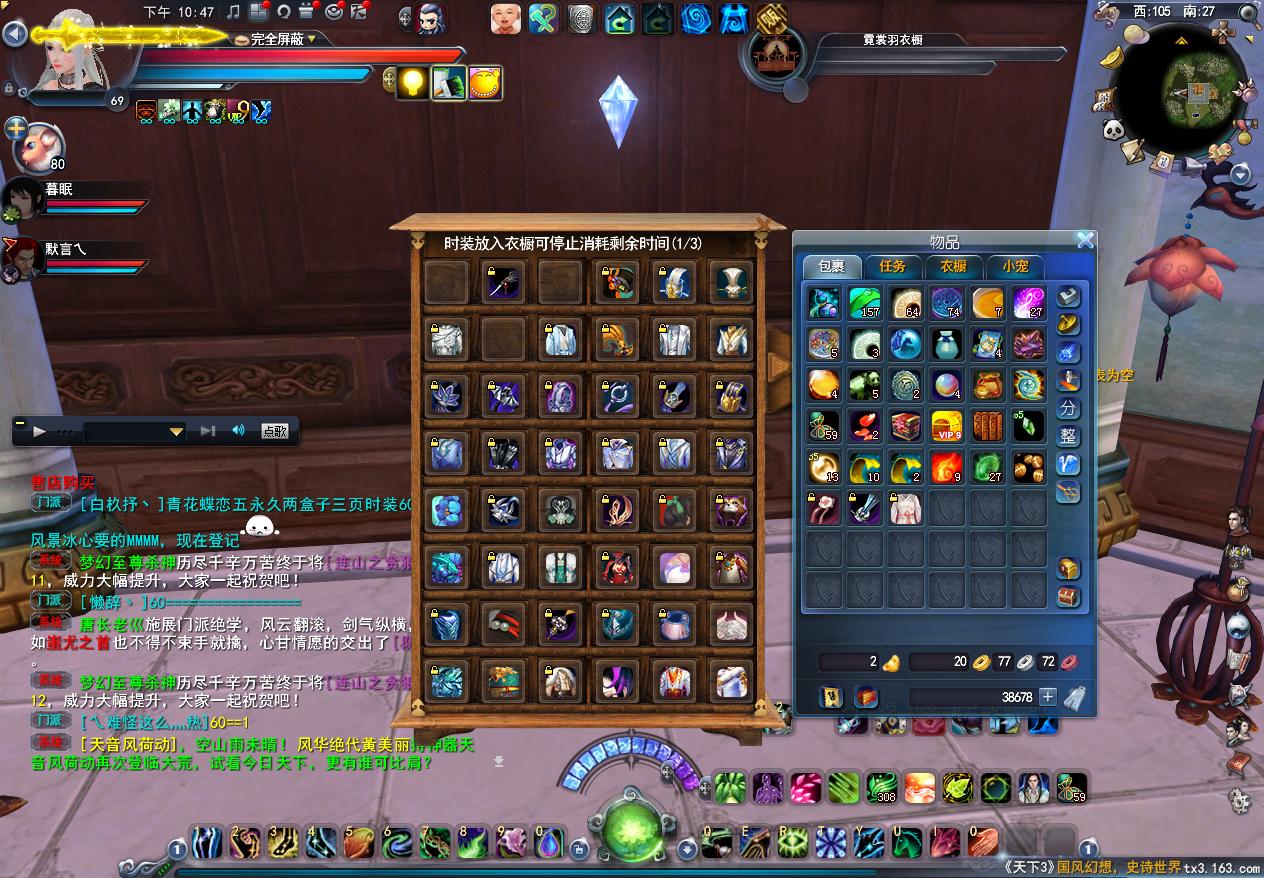Viewport: 1264px width, 878px height.
Task: Select the VIP 9 chest item
Action: click(946, 425)
